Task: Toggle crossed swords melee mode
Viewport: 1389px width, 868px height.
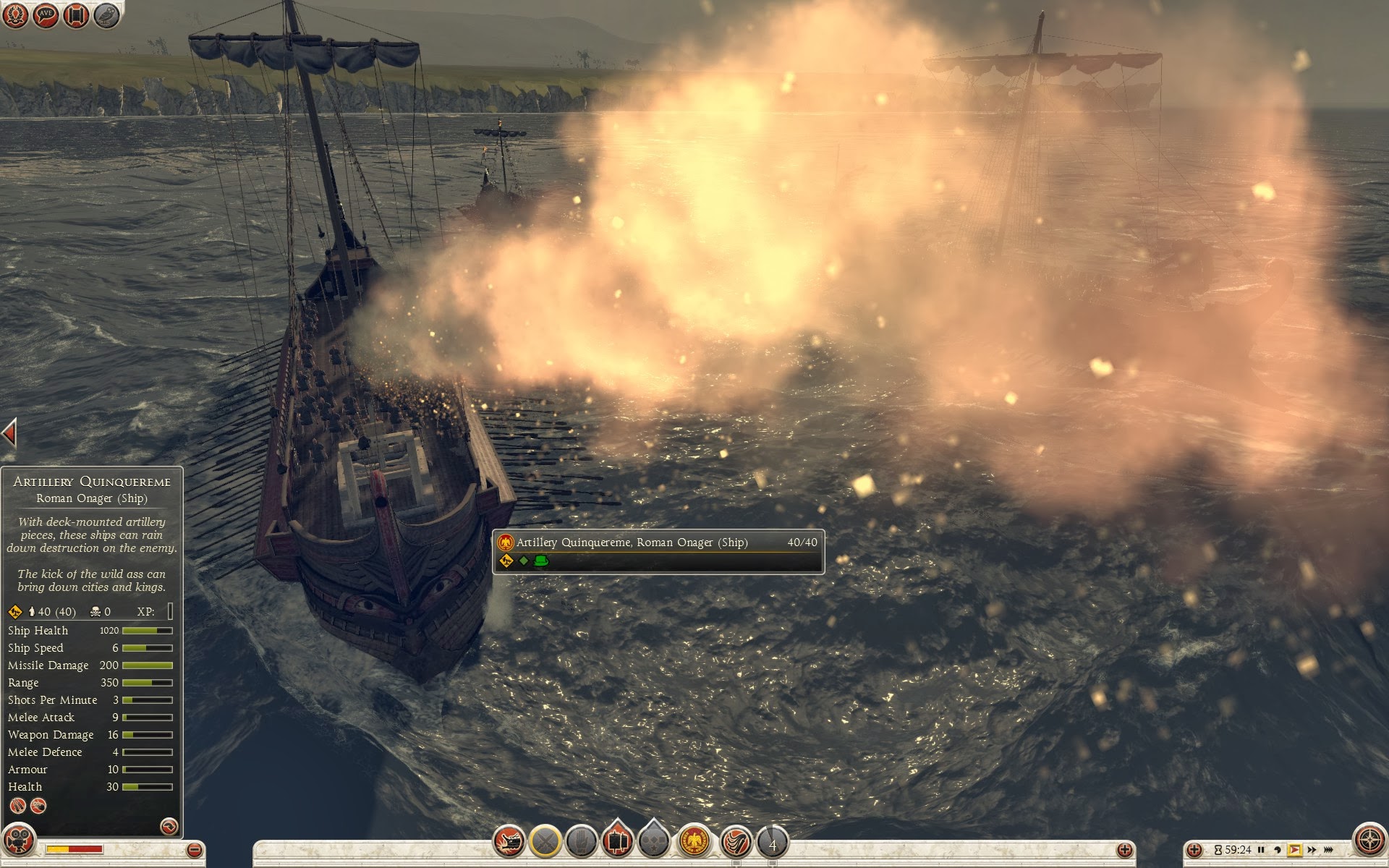Action: 545,842
